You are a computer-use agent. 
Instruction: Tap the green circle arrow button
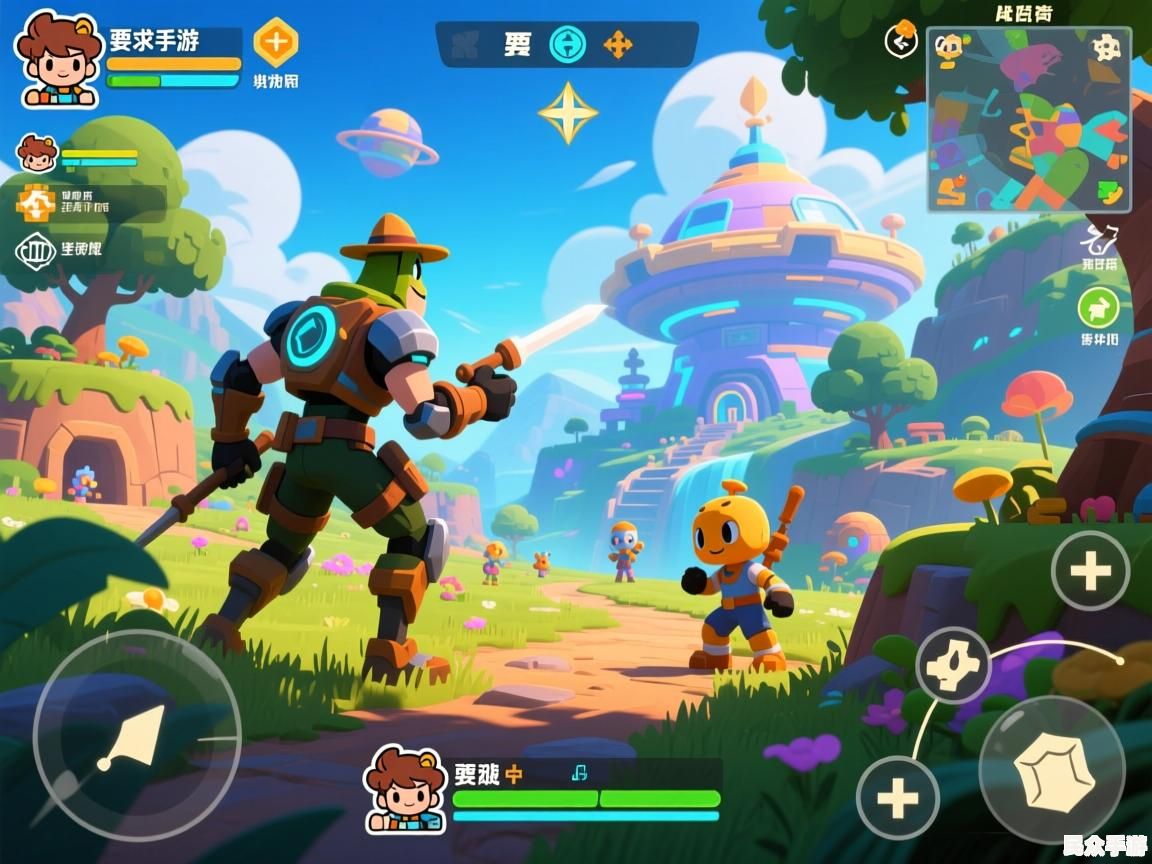1098,308
